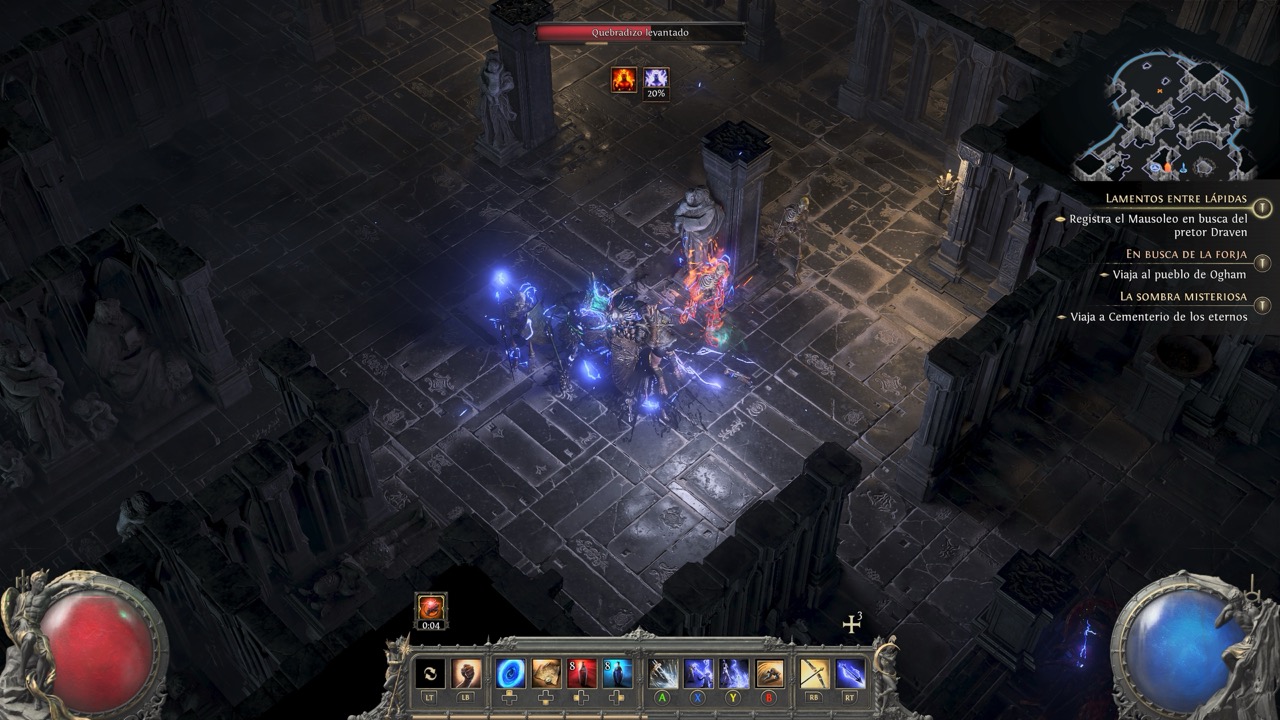
Task: Inspect the flame debuff icon under enemy bar
Action: point(625,79)
